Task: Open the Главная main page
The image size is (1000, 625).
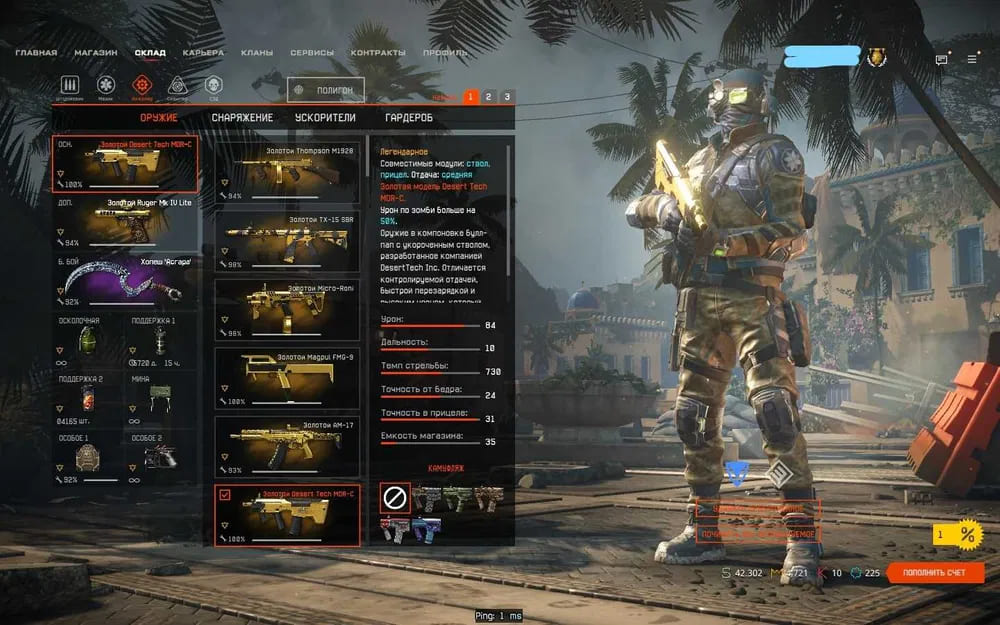Action: pyautogui.click(x=36, y=52)
